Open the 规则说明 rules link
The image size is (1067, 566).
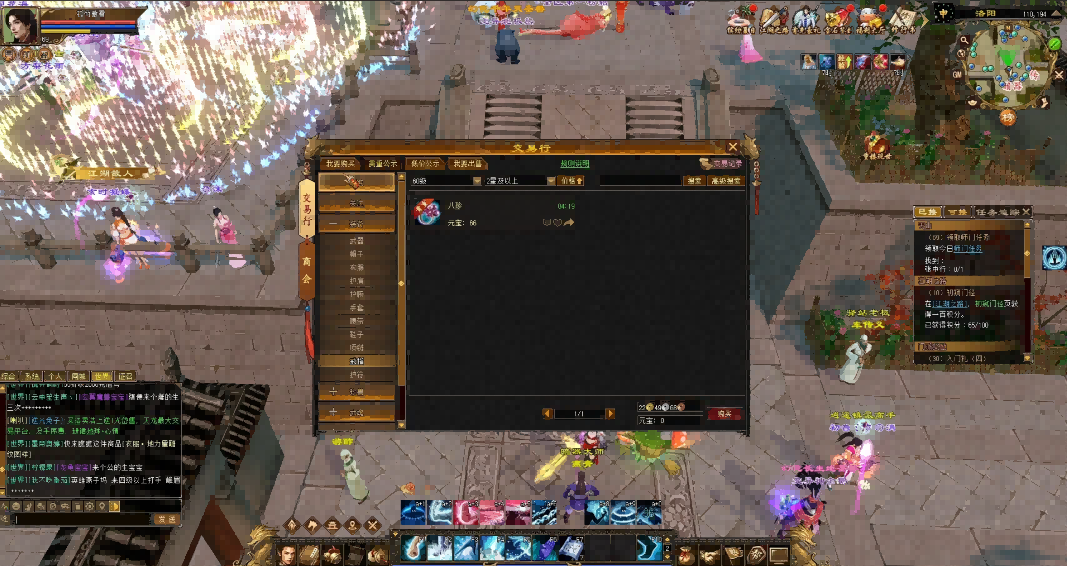tap(575, 163)
